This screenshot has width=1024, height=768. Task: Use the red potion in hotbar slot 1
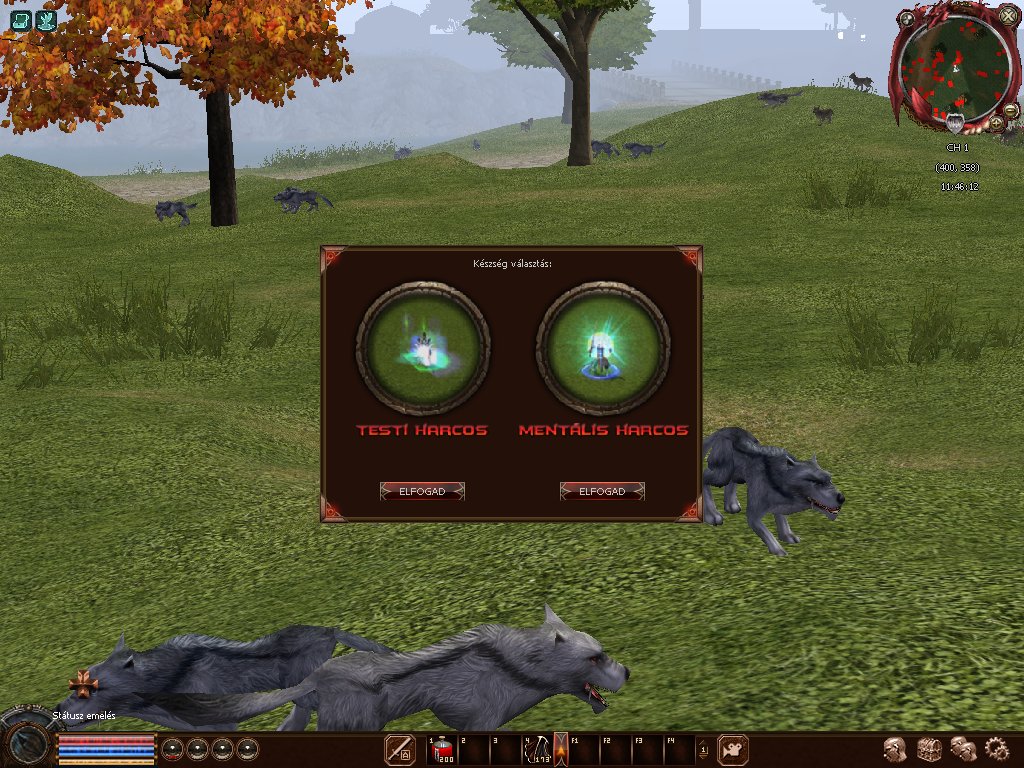pyautogui.click(x=443, y=749)
